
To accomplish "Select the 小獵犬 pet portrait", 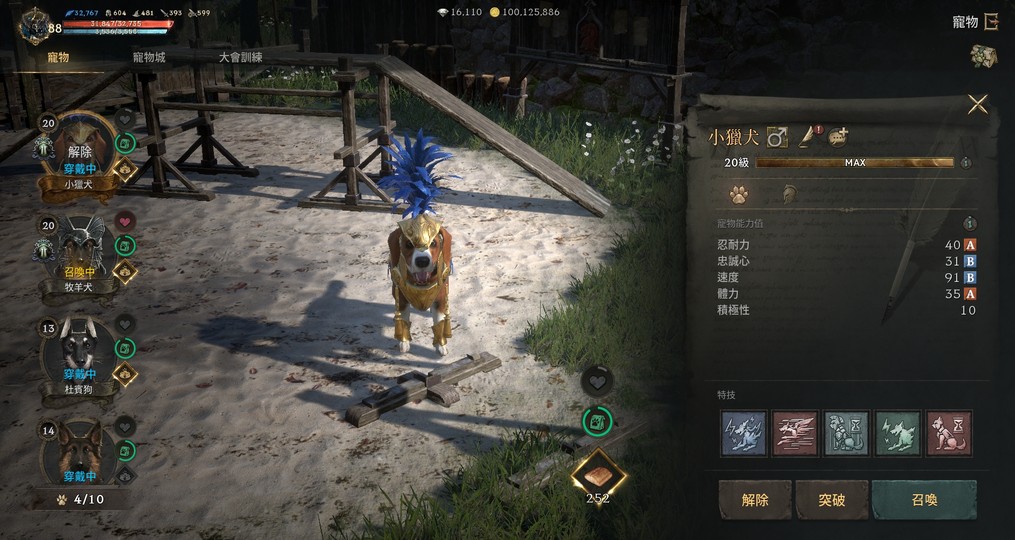I will click(79, 147).
